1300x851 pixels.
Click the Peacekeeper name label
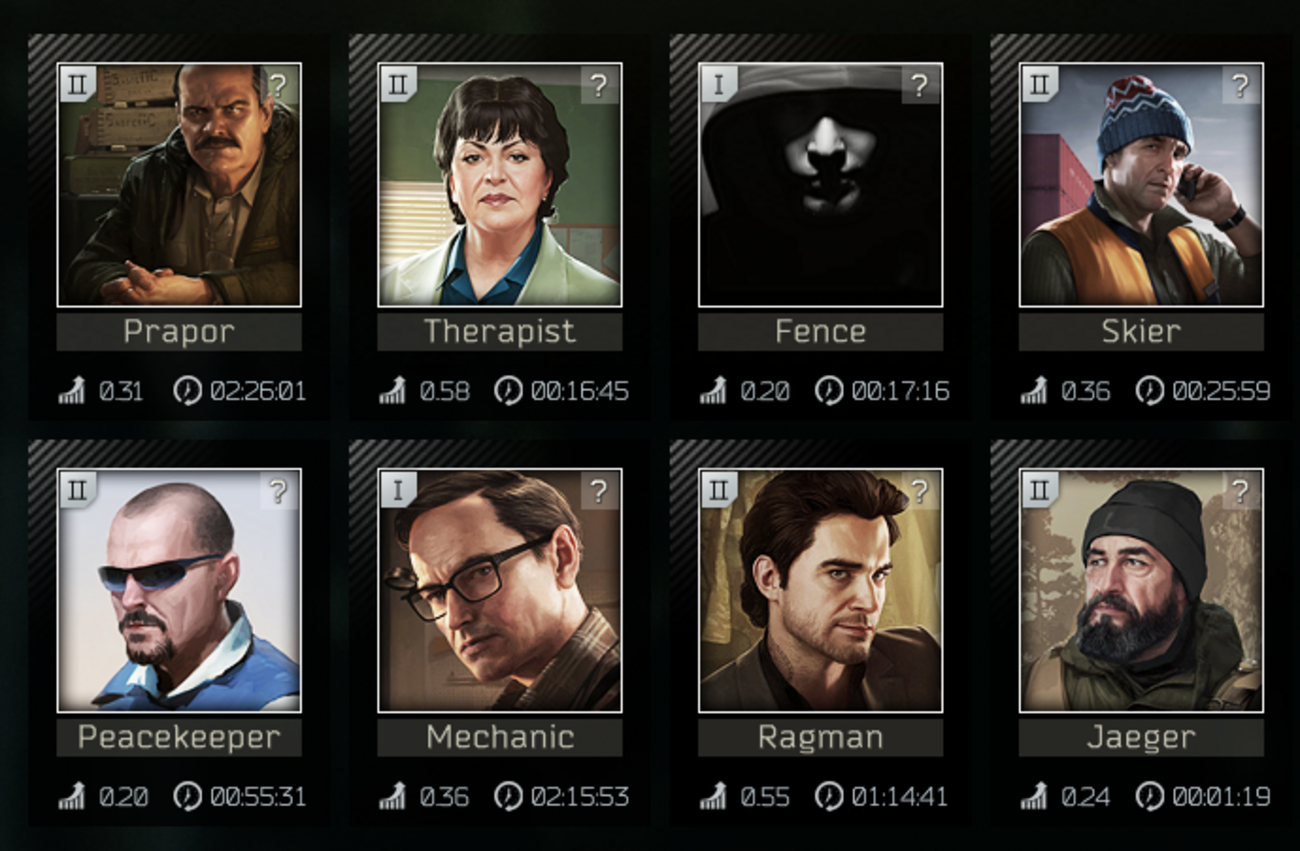click(178, 738)
